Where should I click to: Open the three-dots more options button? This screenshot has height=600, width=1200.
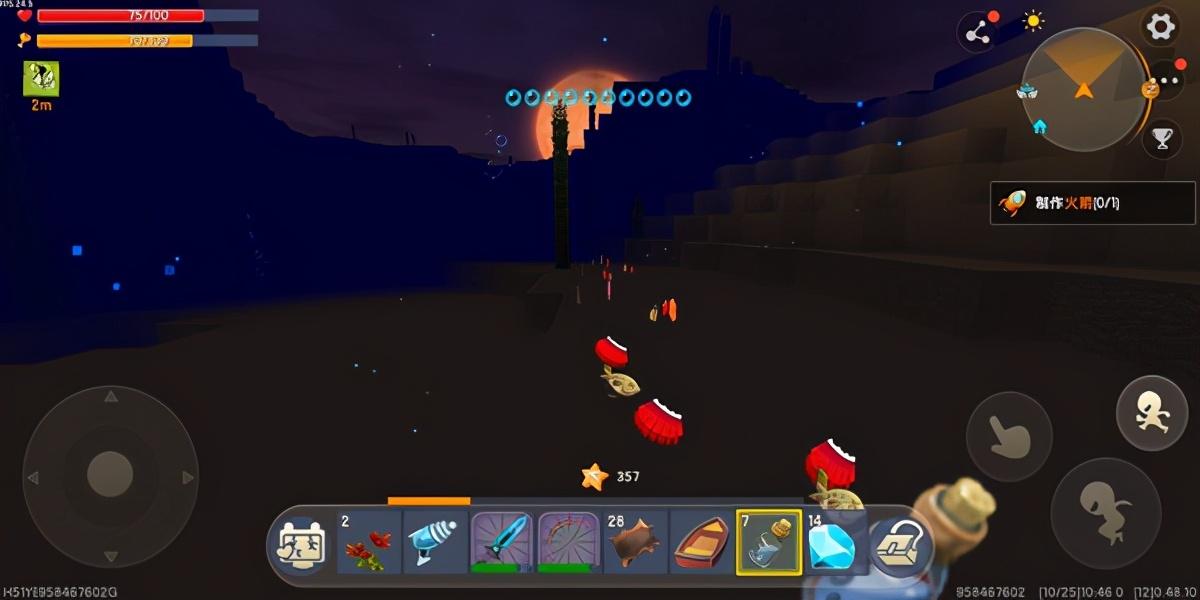[x=1166, y=82]
